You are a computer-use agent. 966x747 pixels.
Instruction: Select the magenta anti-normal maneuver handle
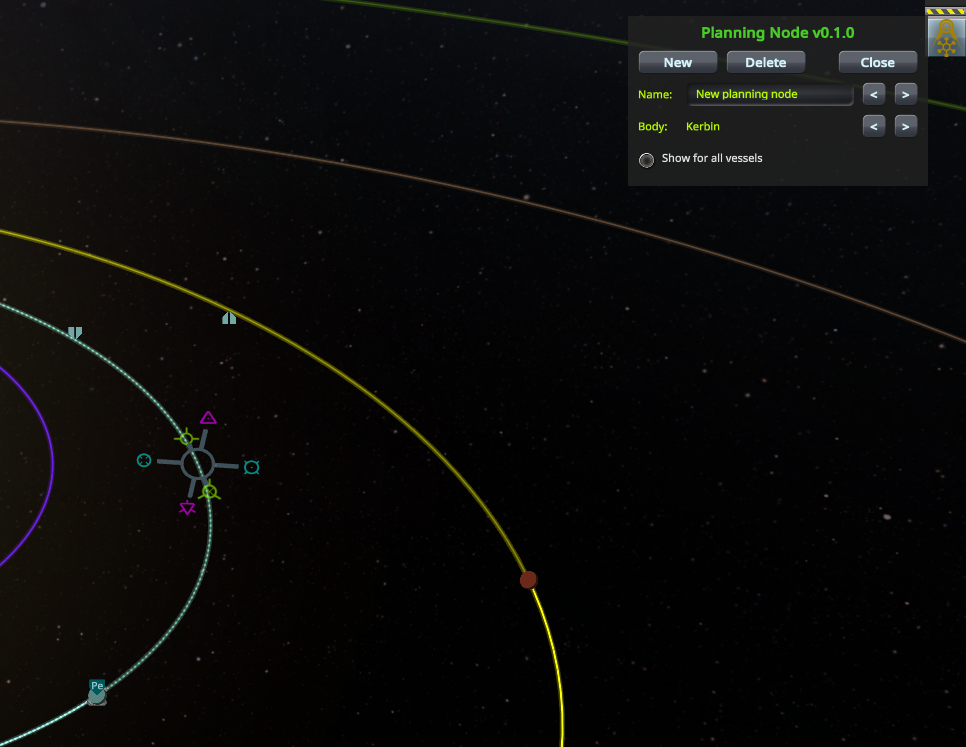pyautogui.click(x=187, y=509)
